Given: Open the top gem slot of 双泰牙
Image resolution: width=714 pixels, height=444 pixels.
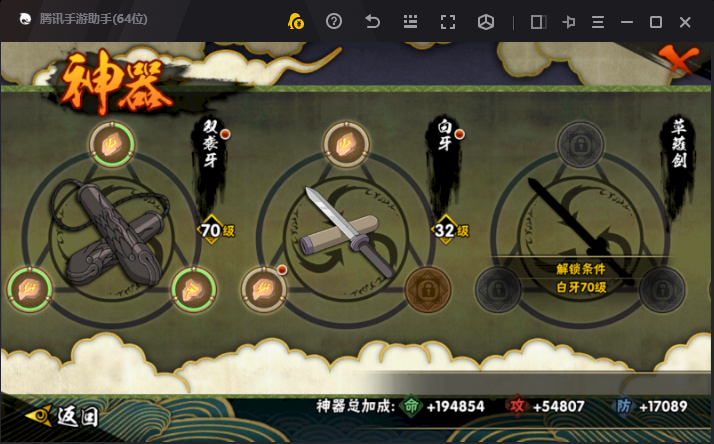Looking at the screenshot, I should tap(110, 143).
